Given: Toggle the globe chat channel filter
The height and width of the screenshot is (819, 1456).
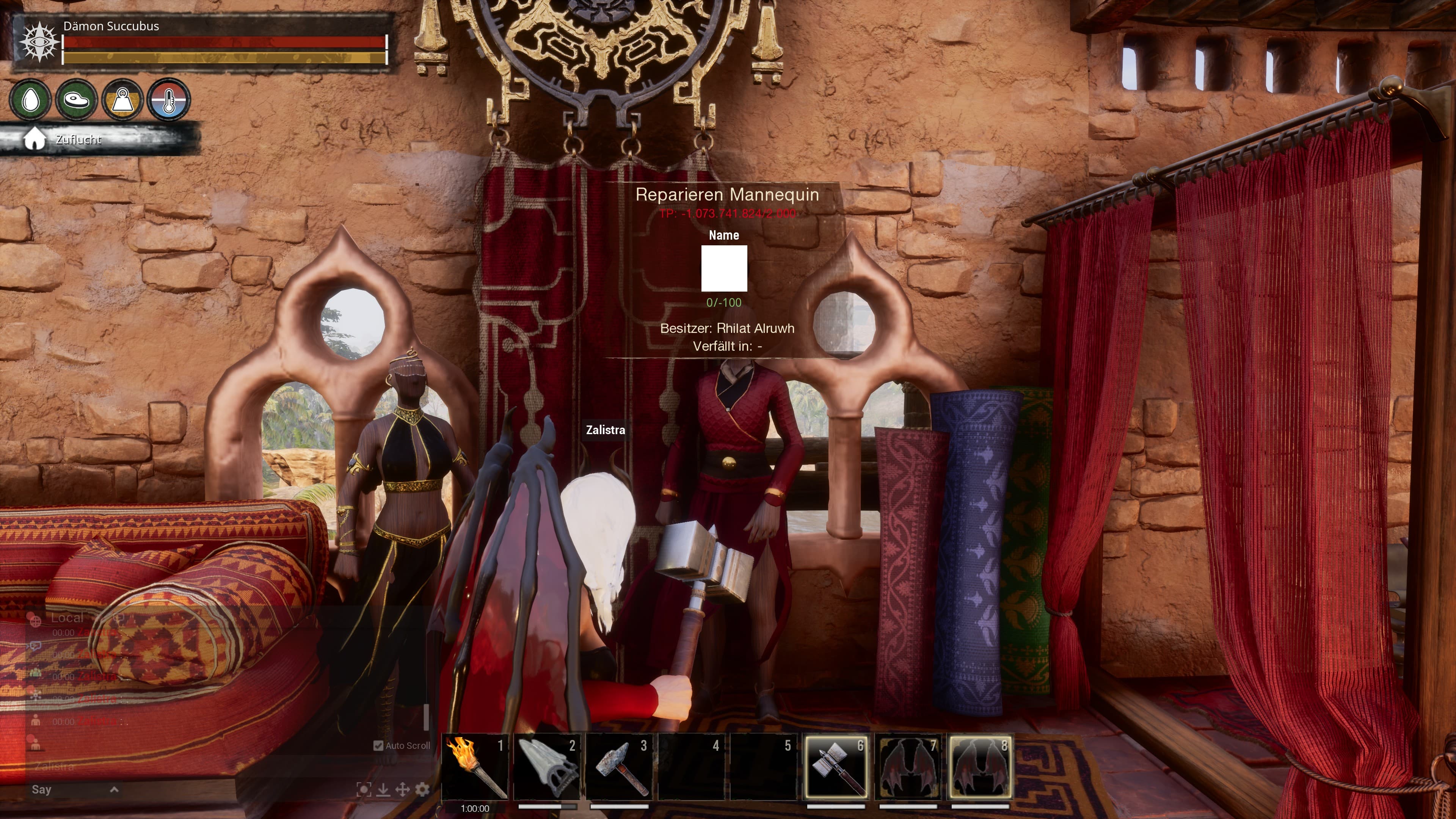Looking at the screenshot, I should pyautogui.click(x=36, y=621).
